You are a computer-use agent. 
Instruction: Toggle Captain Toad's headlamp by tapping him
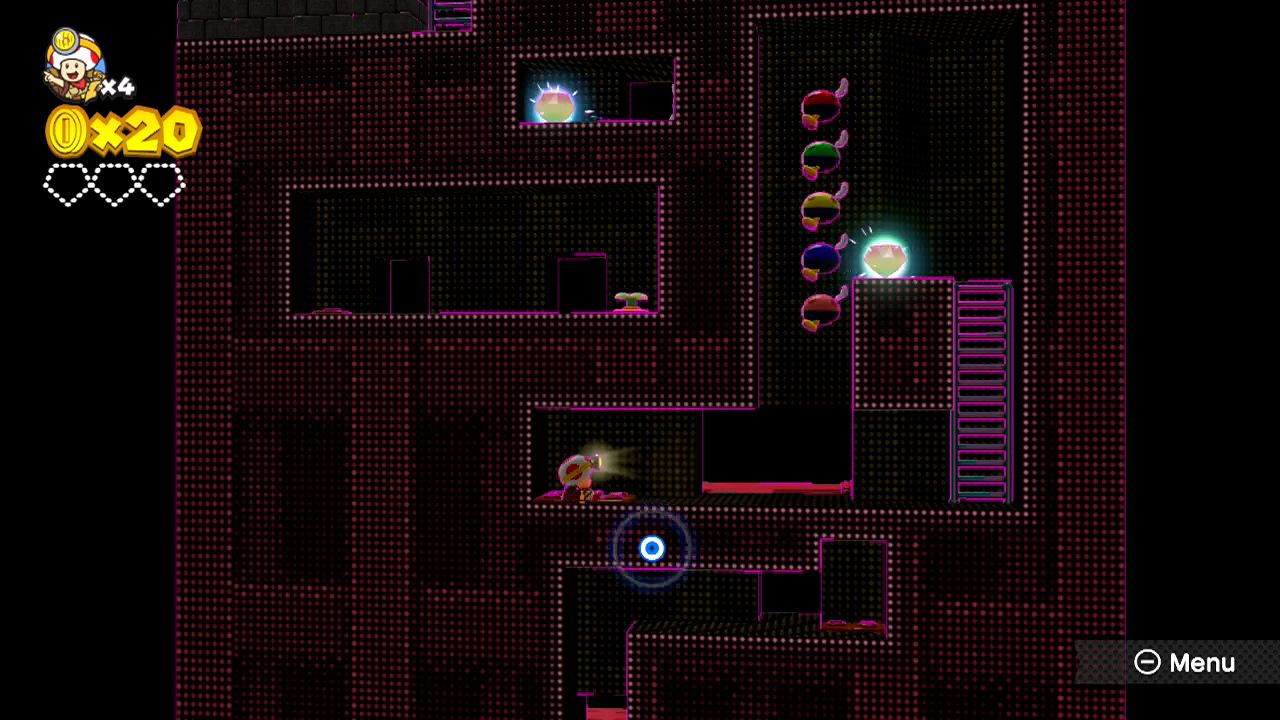pos(578,472)
